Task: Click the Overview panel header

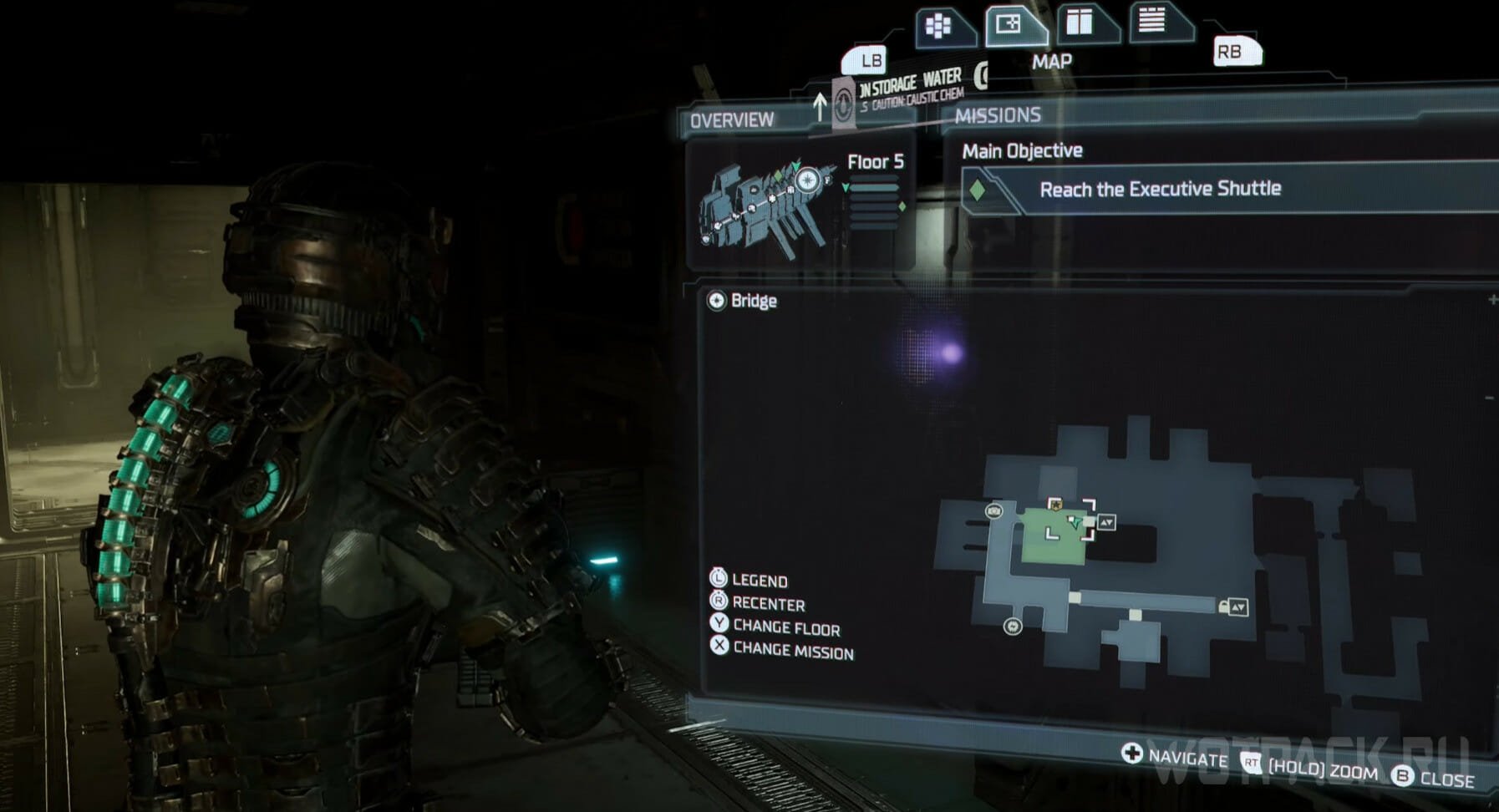Action: point(732,120)
